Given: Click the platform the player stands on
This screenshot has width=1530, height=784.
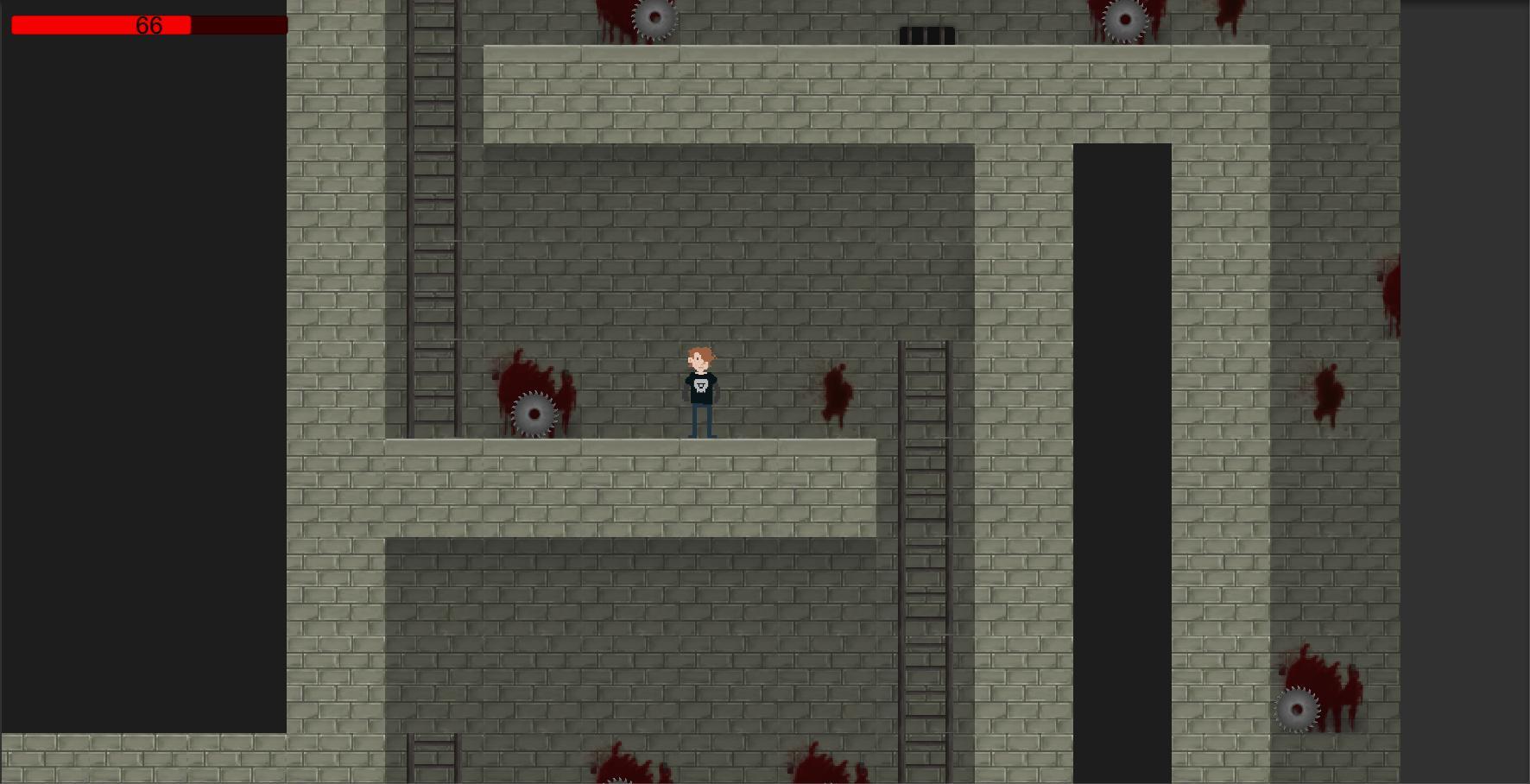Looking at the screenshot, I should pos(630,484).
